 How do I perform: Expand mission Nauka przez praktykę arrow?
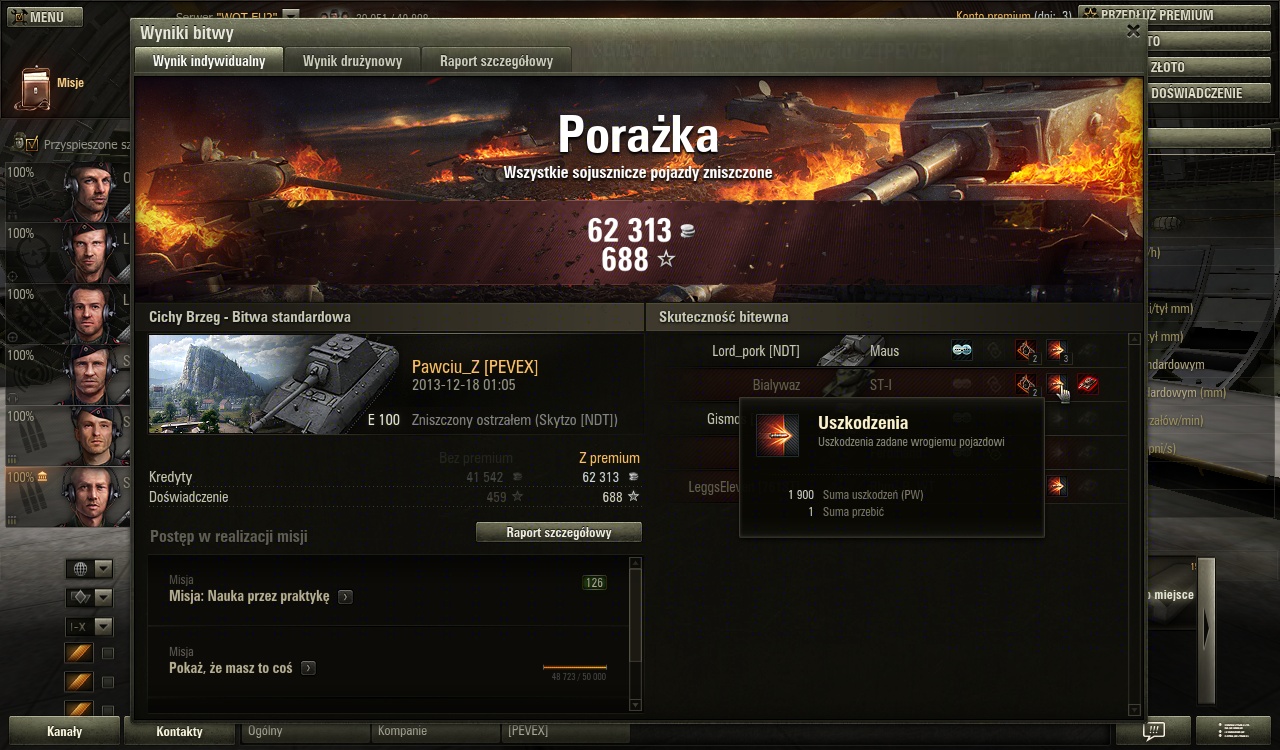tap(345, 597)
